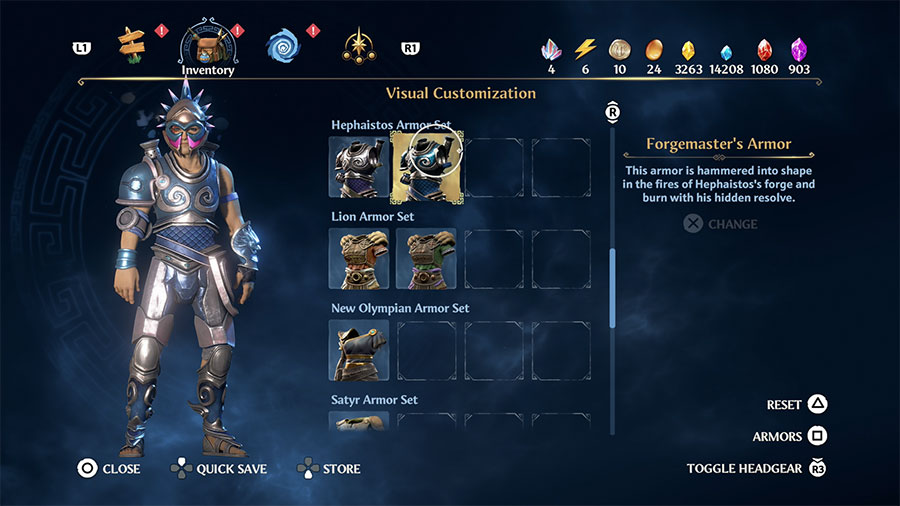Choose the highlighted Forgemaster's Armor skin
The width and height of the screenshot is (900, 506).
425,167
